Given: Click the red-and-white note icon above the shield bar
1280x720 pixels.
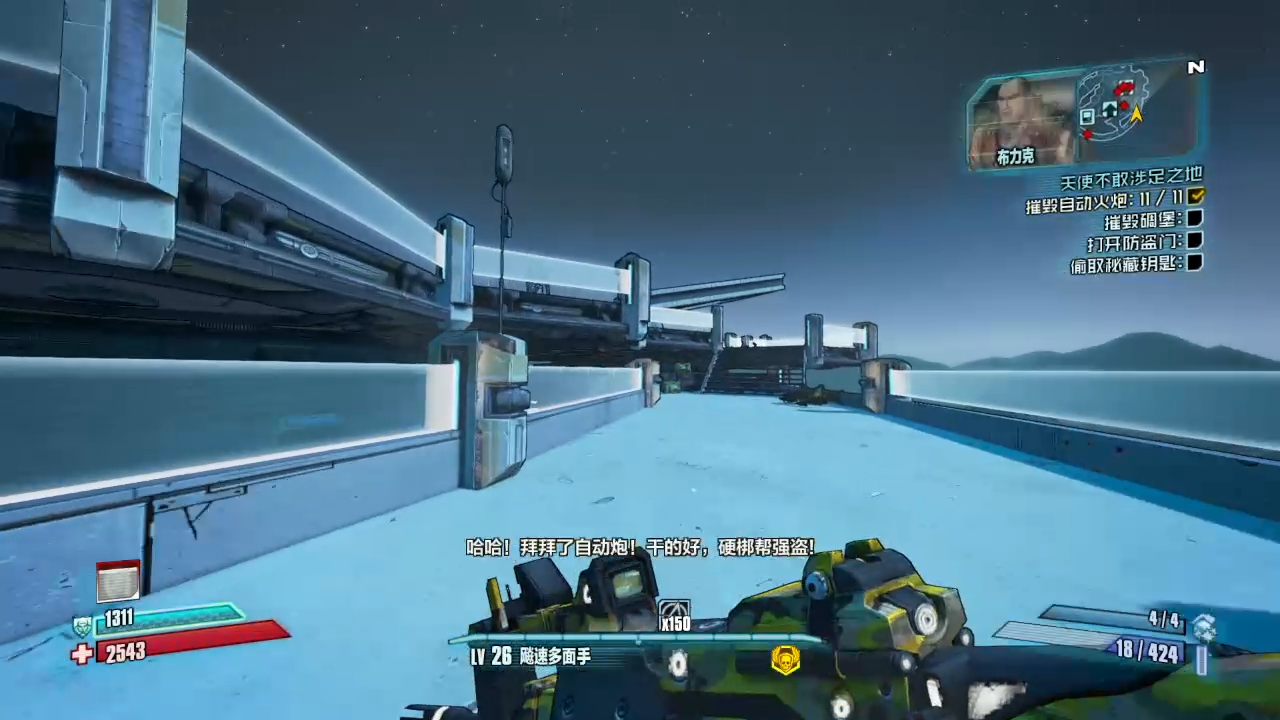Looking at the screenshot, I should click(x=117, y=581).
